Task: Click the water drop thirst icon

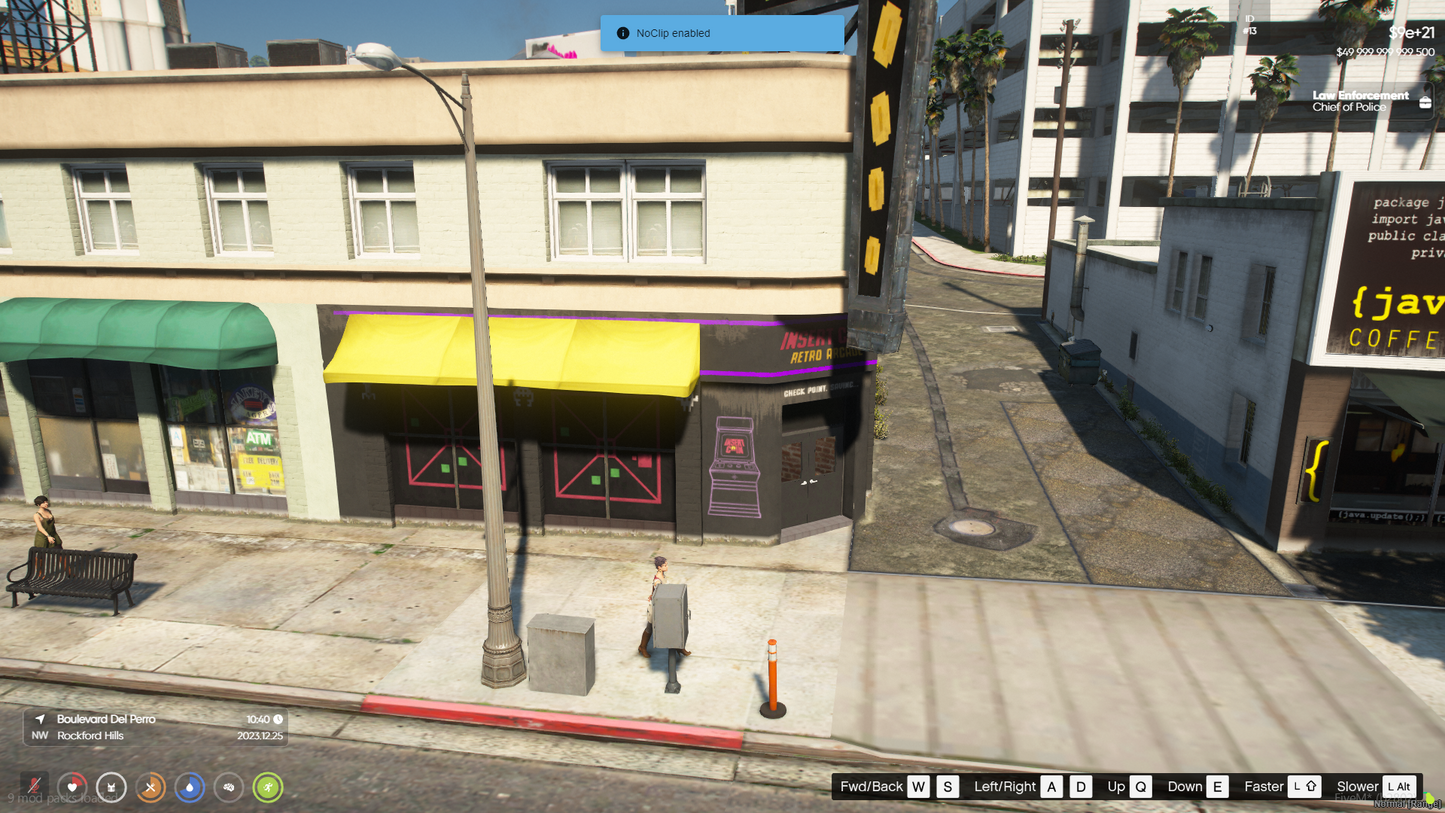Action: (x=189, y=787)
